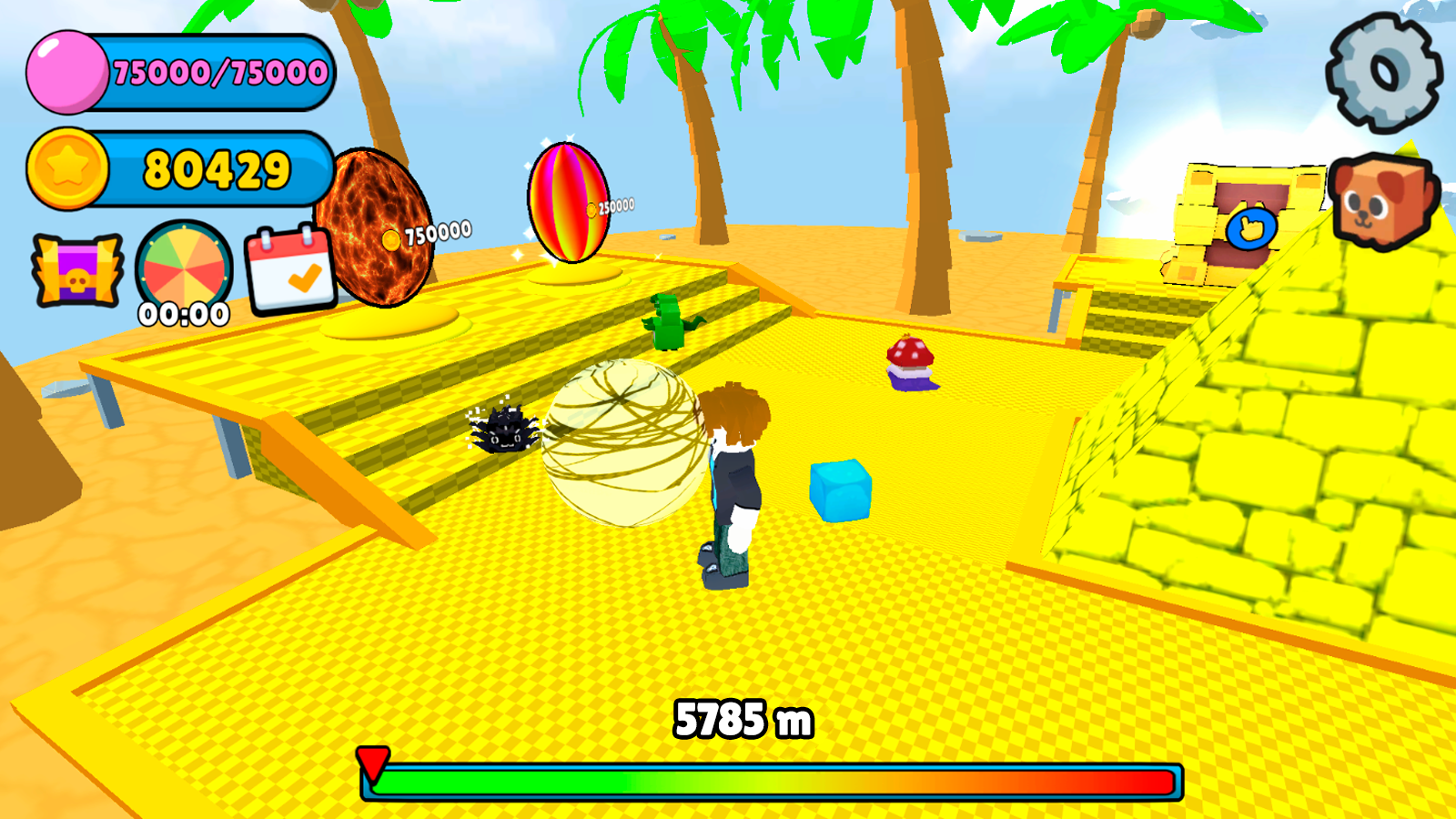
Task: Click the coin balance showing 80429
Action: (218, 169)
